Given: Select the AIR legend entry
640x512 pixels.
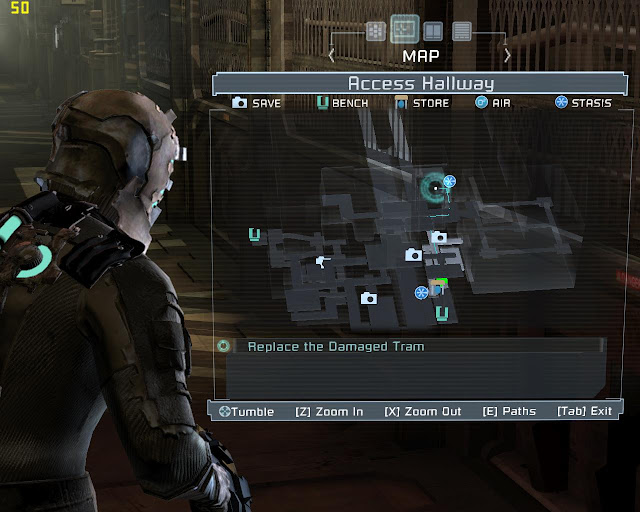Looking at the screenshot, I should coord(496,103).
